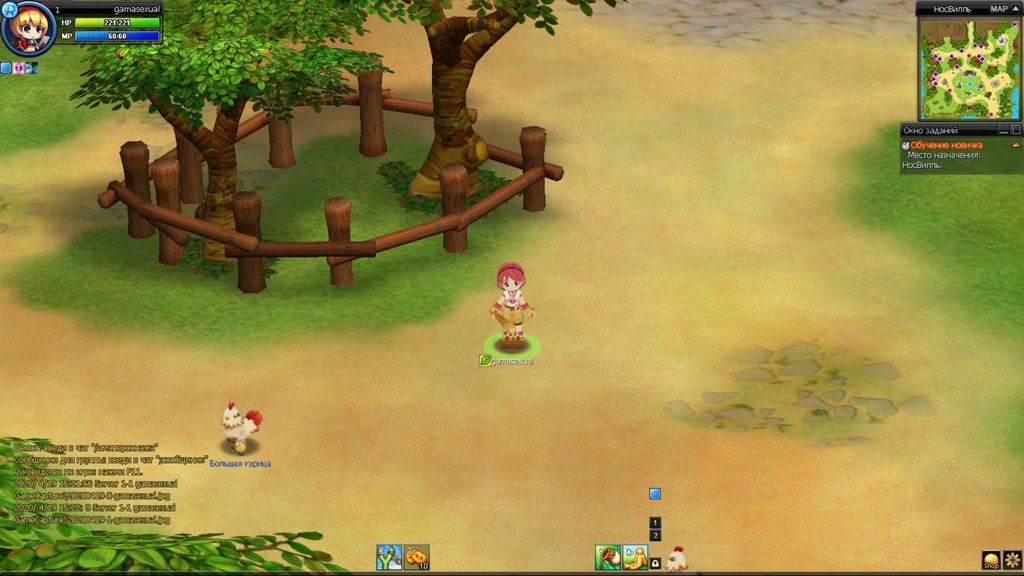Screen dimensions: 1024x576
Task: Collapse the minimap with the arrow button
Action: 1015,8
